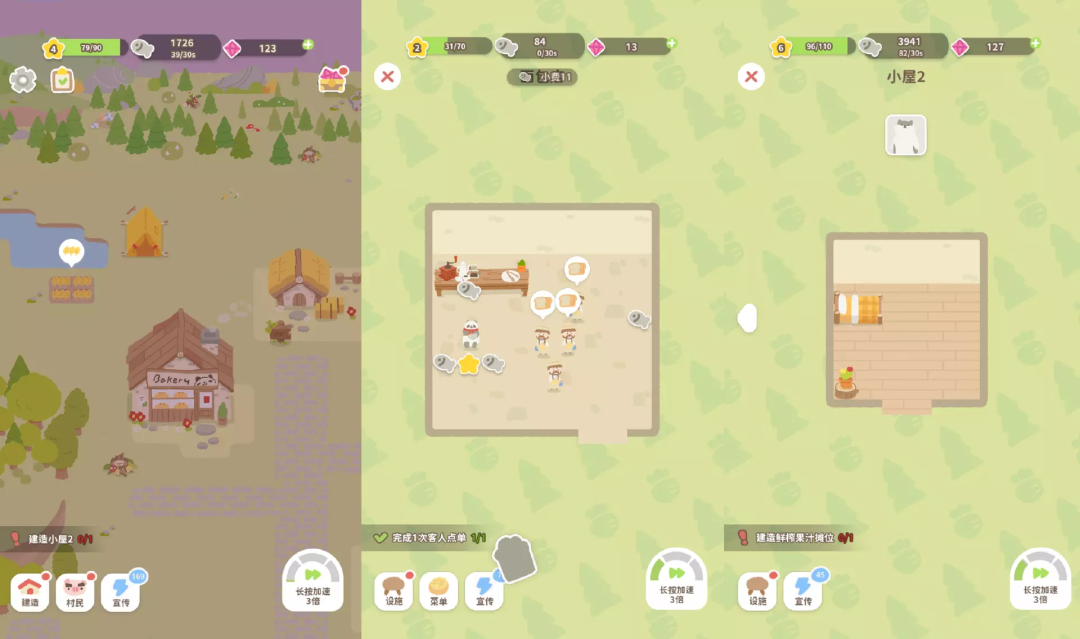Open the 建造小屋2 quest tracker
This screenshot has width=1080, height=639.
pos(50,539)
